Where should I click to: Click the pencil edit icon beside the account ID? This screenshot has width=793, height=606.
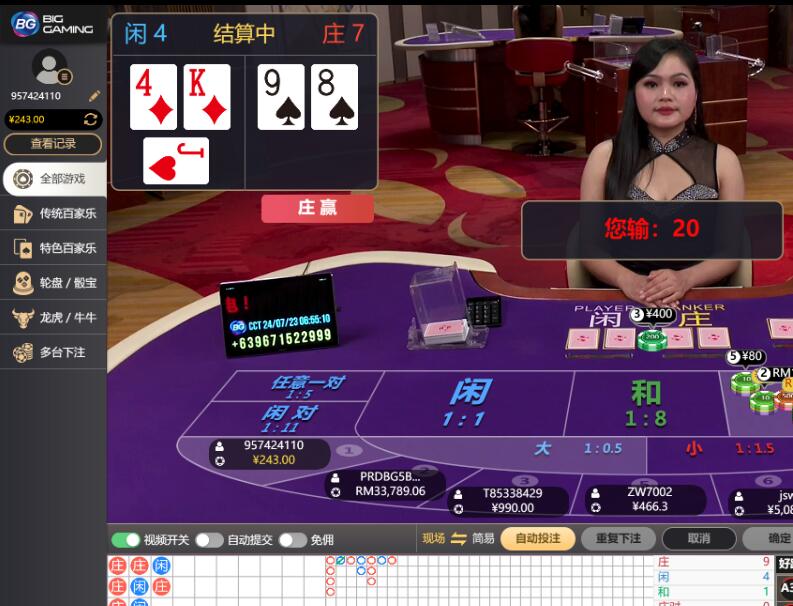pyautogui.click(x=94, y=96)
